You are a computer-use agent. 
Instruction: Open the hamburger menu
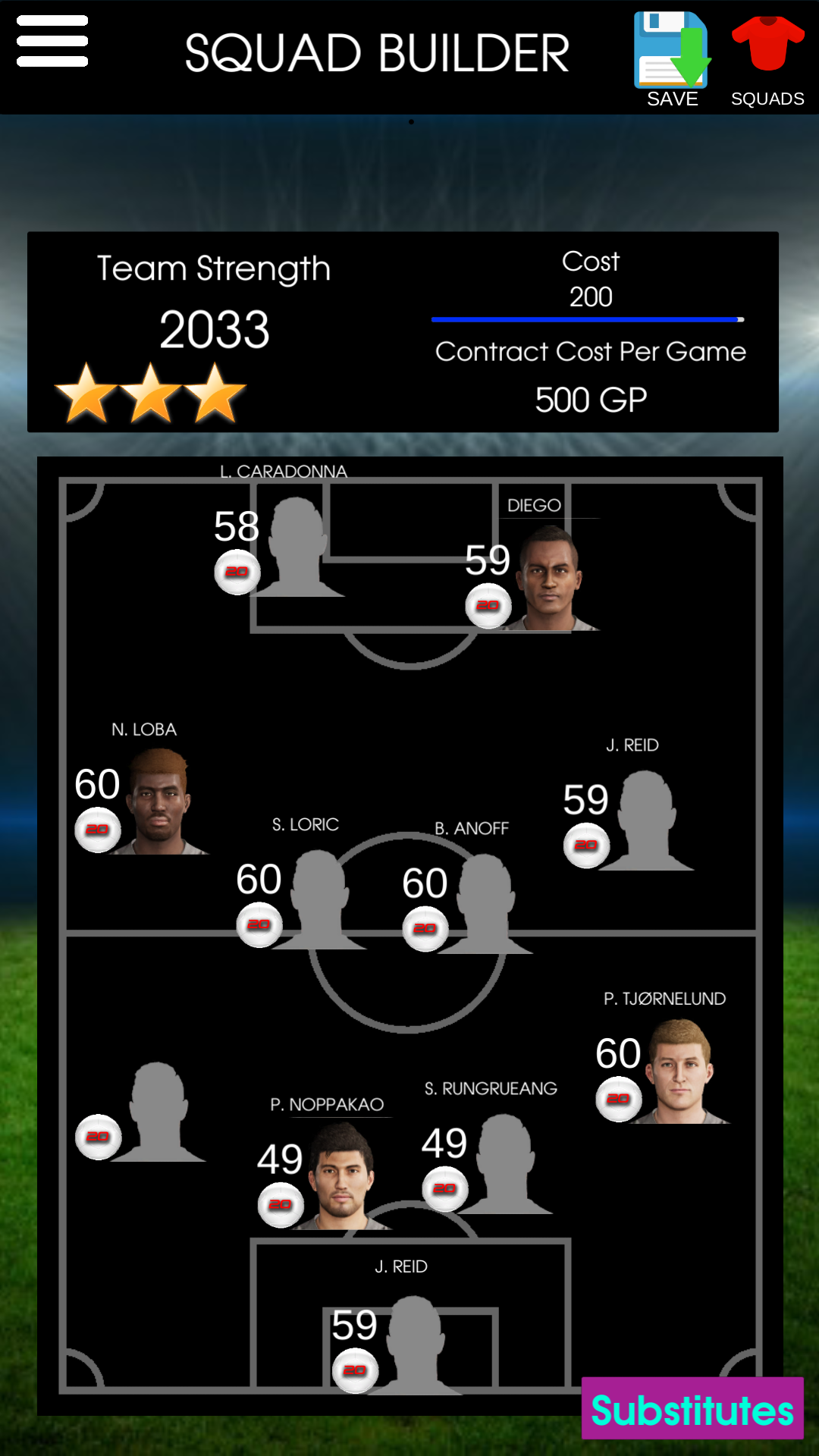coord(52,42)
